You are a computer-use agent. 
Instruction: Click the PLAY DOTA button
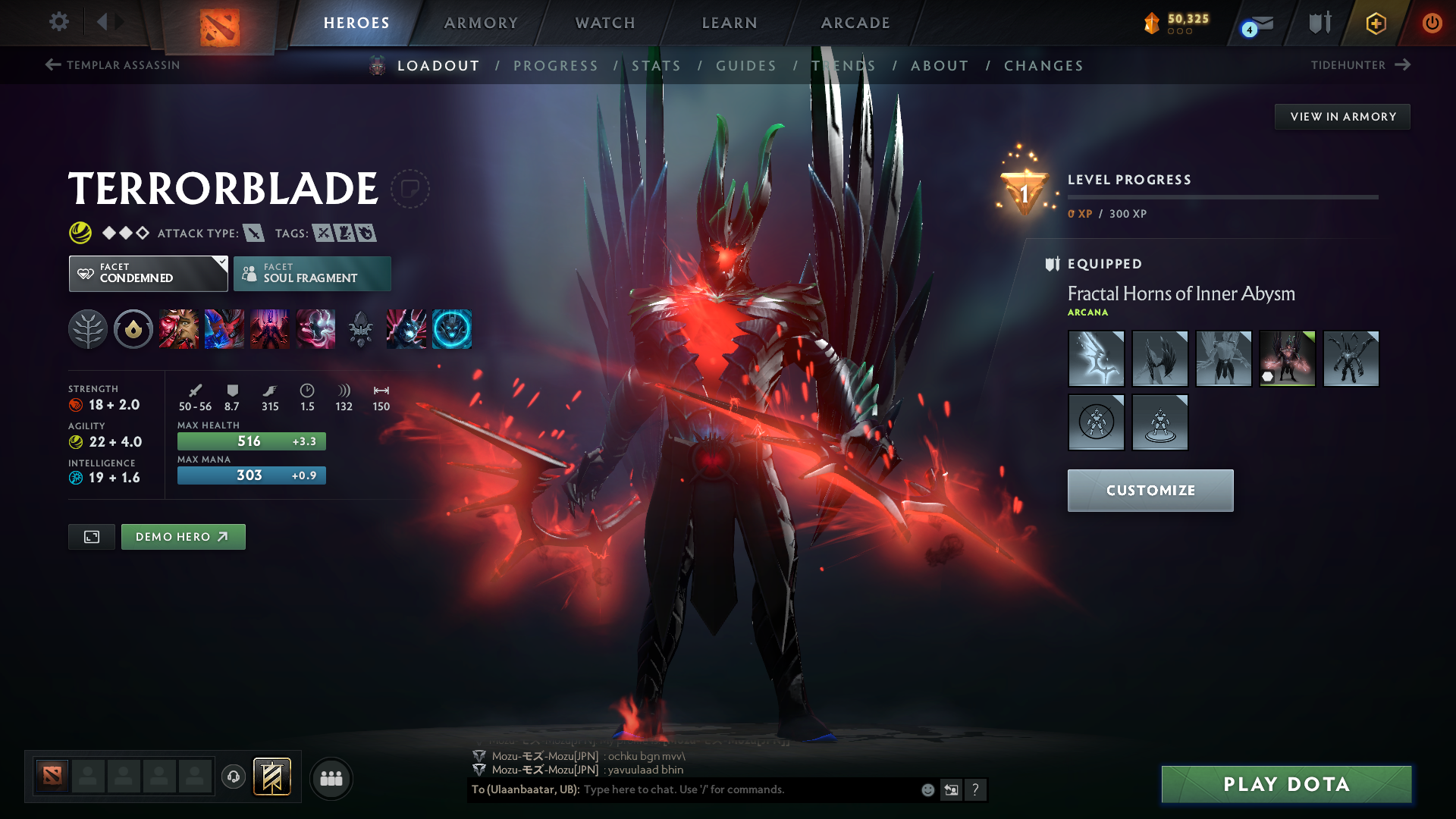1285,784
